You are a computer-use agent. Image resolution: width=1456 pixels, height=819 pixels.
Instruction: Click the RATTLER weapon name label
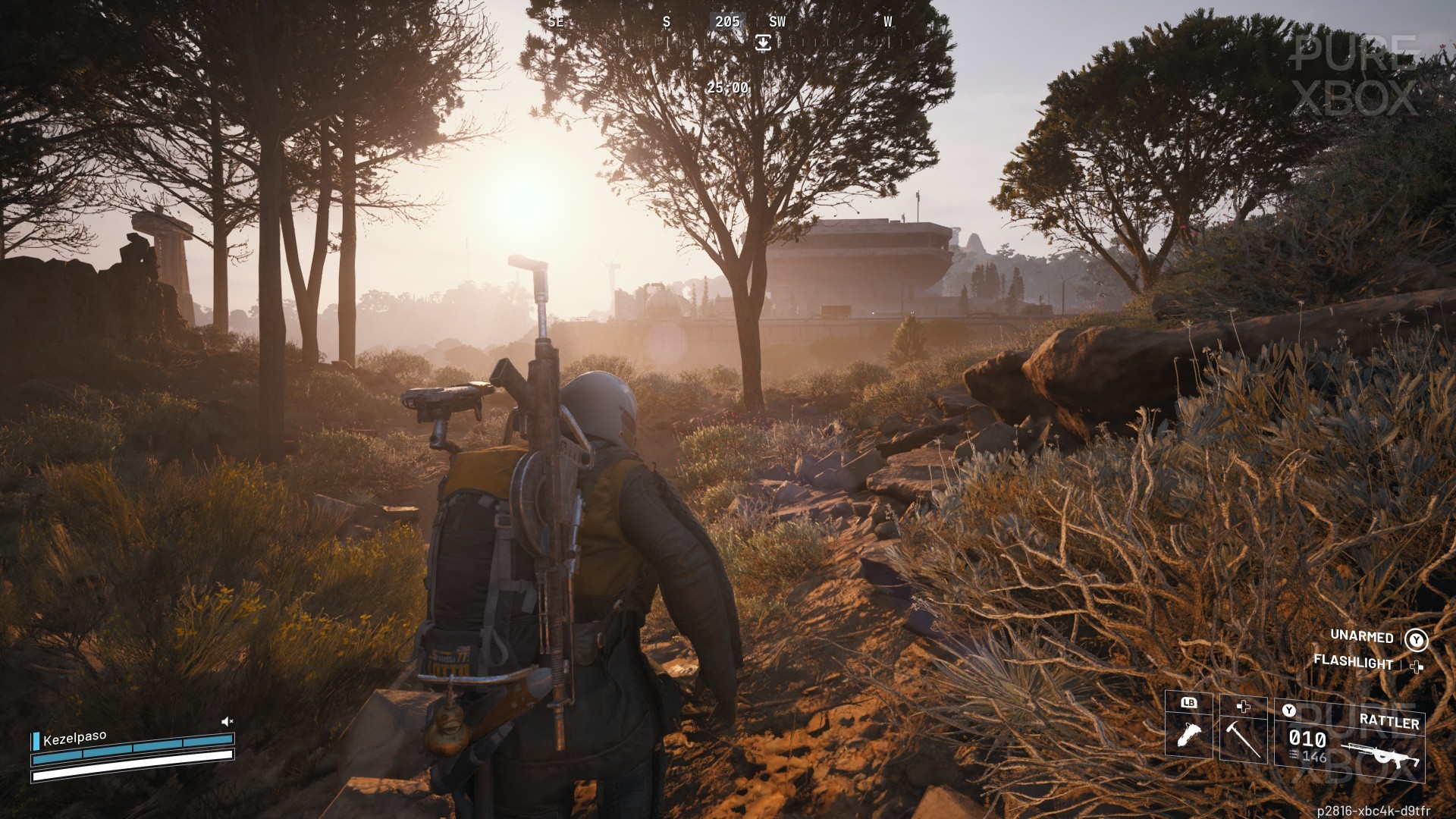point(1390,720)
